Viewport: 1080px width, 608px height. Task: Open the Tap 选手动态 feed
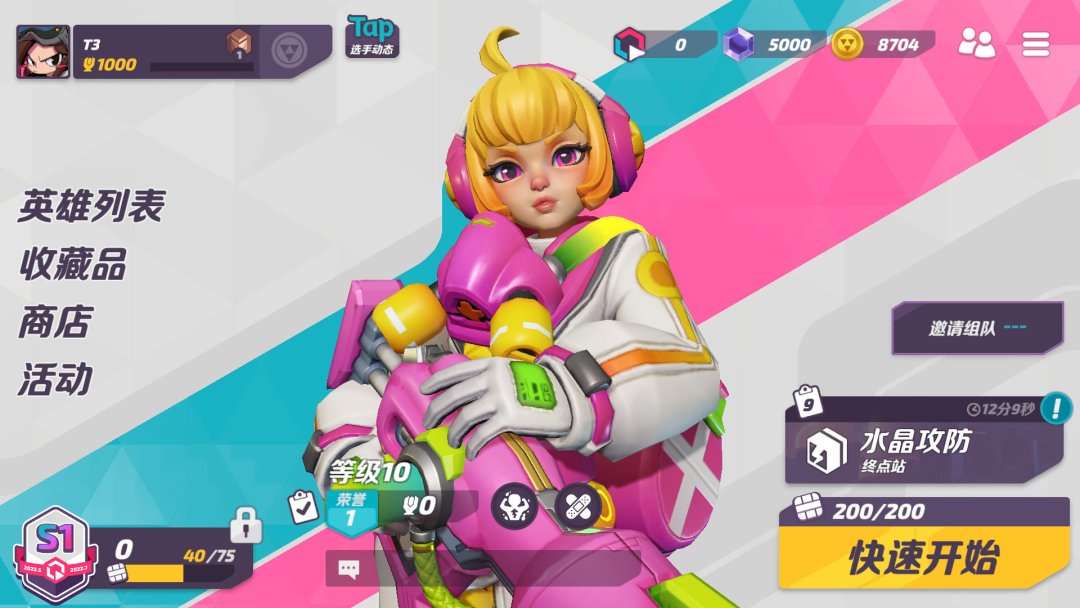pyautogui.click(x=372, y=36)
